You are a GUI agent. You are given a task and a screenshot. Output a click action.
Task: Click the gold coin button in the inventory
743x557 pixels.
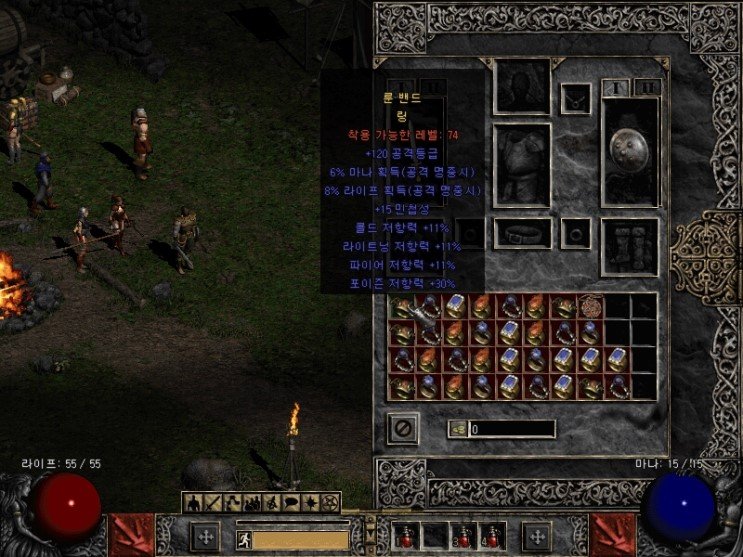(x=457, y=429)
